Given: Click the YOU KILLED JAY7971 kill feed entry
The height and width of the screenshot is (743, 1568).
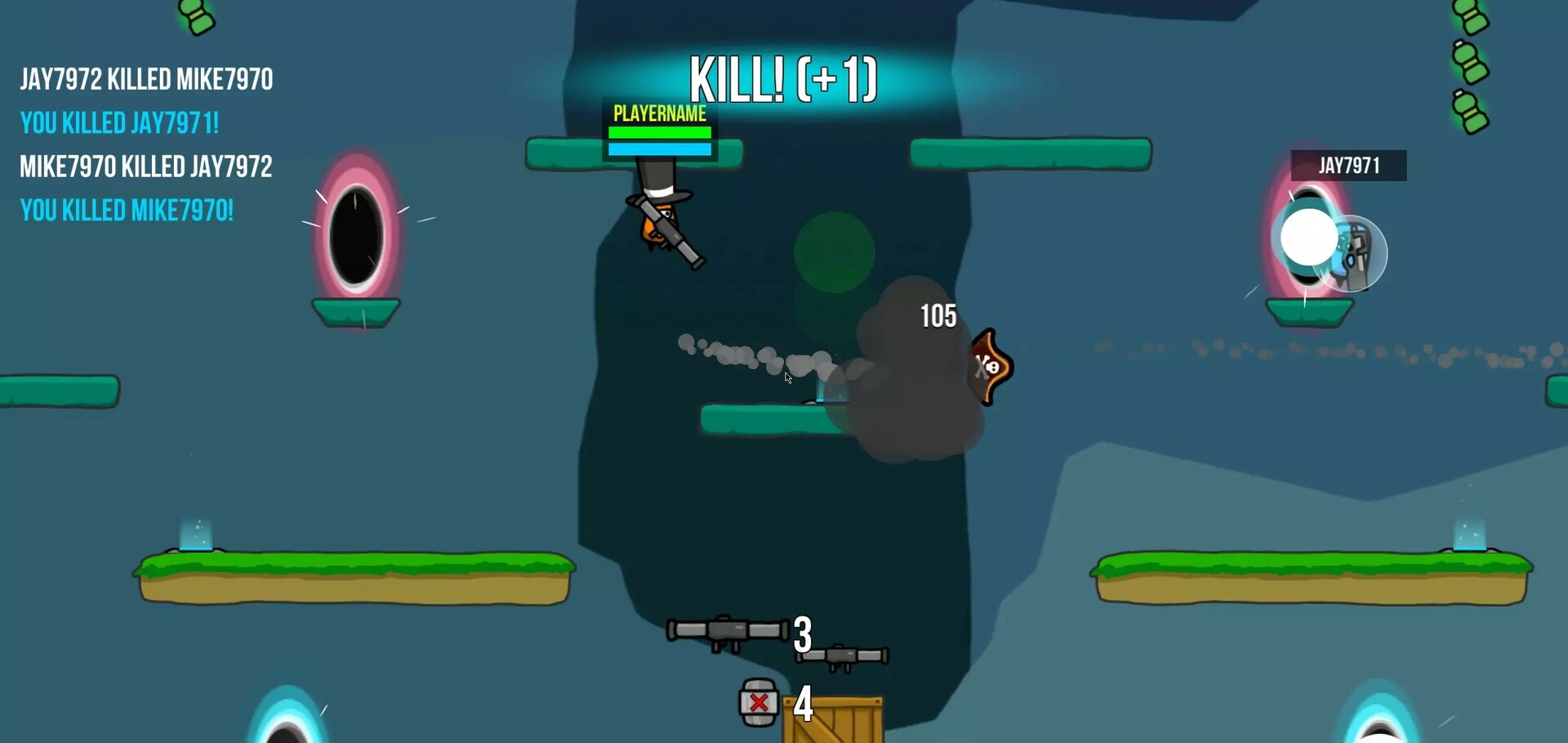Looking at the screenshot, I should click(x=121, y=123).
